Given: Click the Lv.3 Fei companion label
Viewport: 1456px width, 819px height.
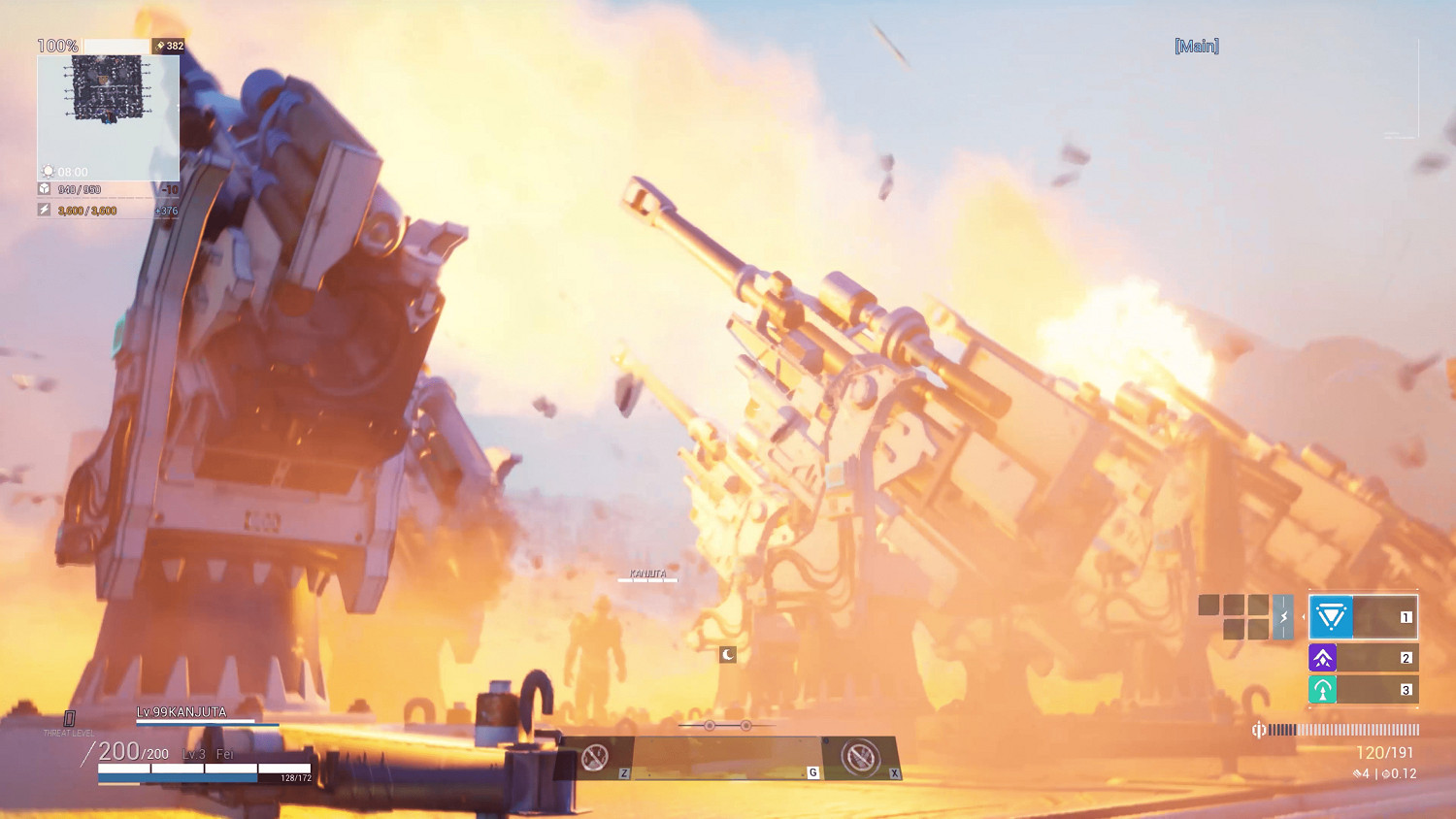Looking at the screenshot, I should click(206, 752).
